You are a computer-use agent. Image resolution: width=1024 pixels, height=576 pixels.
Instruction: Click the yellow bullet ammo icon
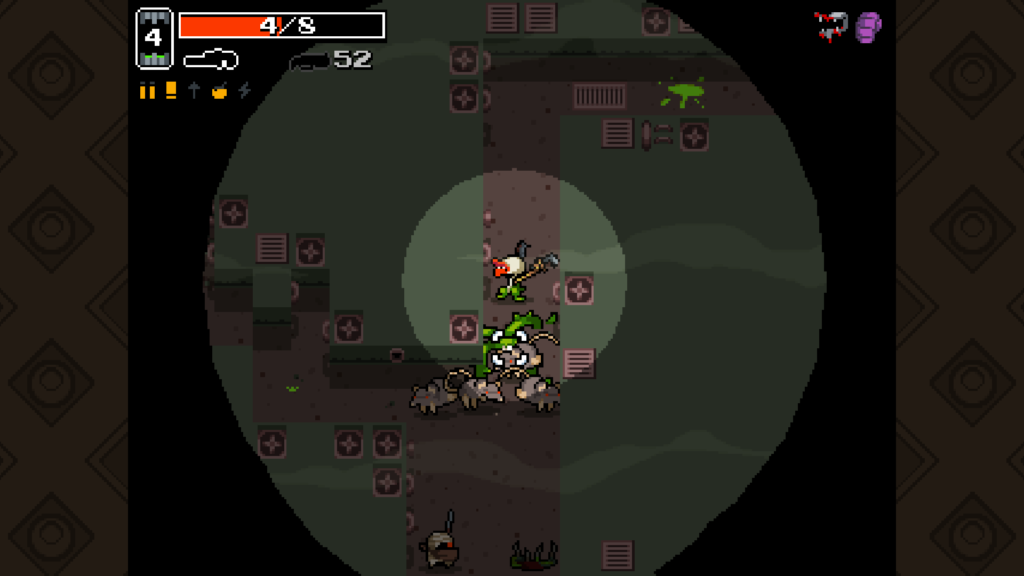click(x=148, y=91)
